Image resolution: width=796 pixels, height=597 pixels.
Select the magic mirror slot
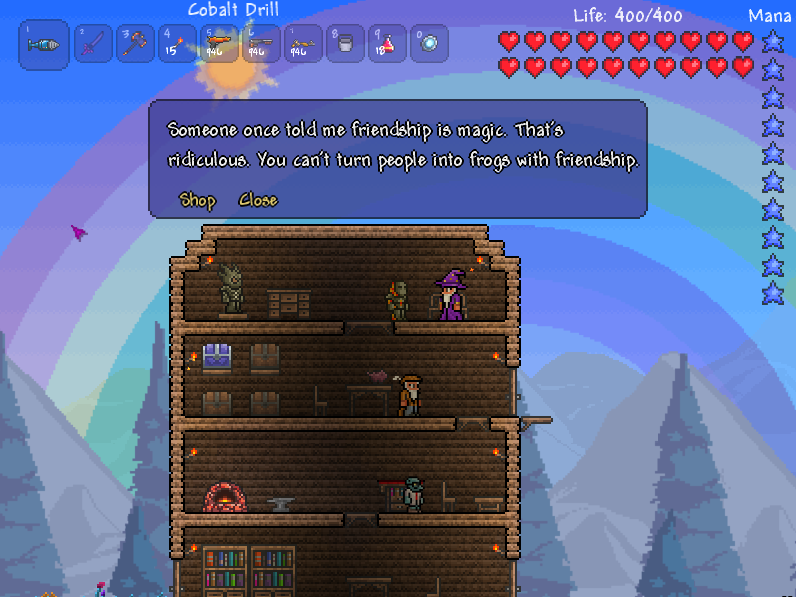429,44
